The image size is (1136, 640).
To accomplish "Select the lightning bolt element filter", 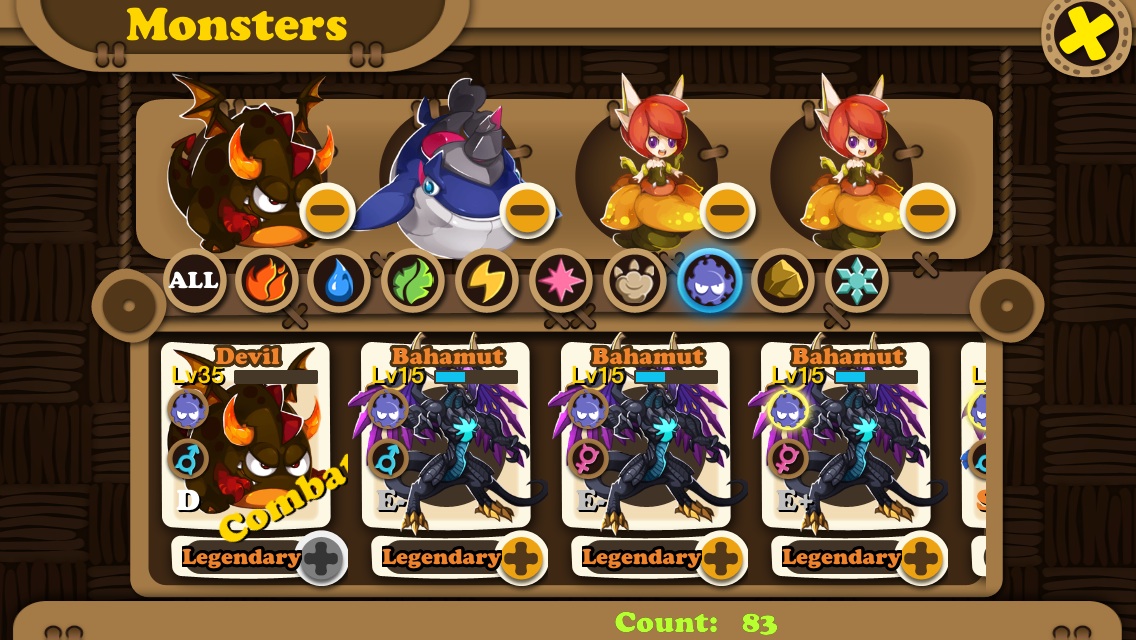I will click(487, 280).
